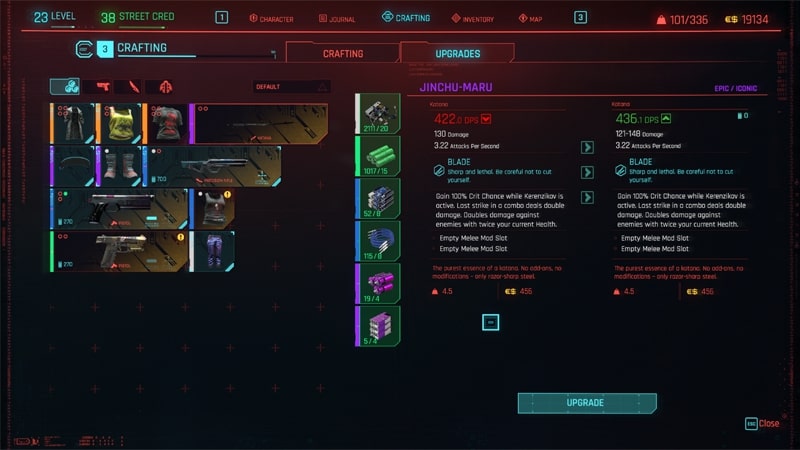
Task: Pick the purple pants item
Action: 211,251
